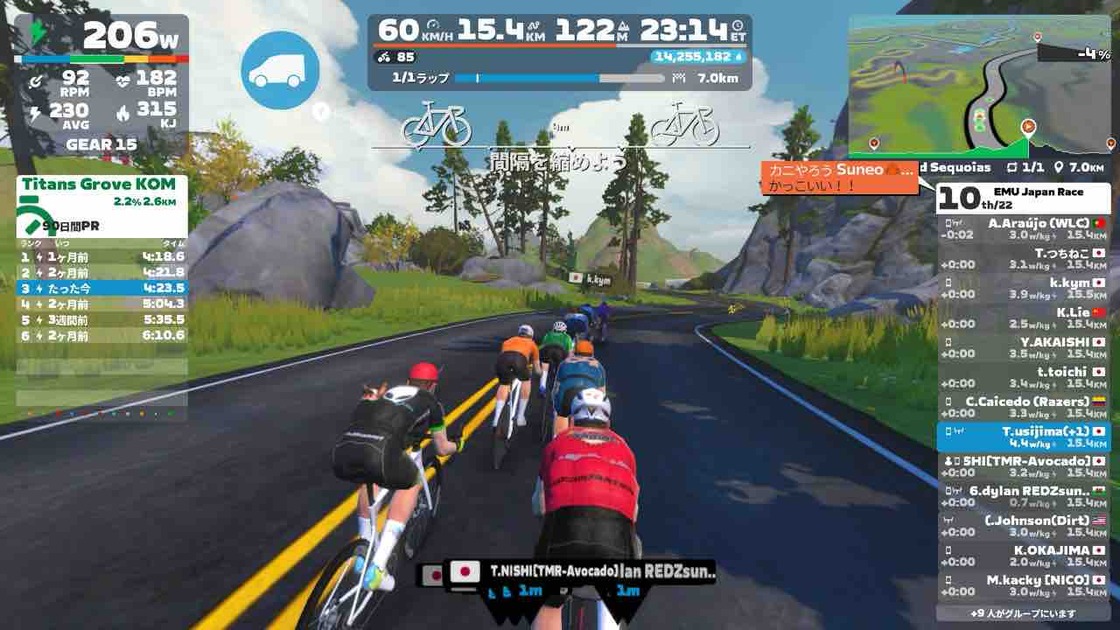Click the カニやろう Suneo chat message
Image resolution: width=1120 pixels, height=630 pixels.
point(840,177)
